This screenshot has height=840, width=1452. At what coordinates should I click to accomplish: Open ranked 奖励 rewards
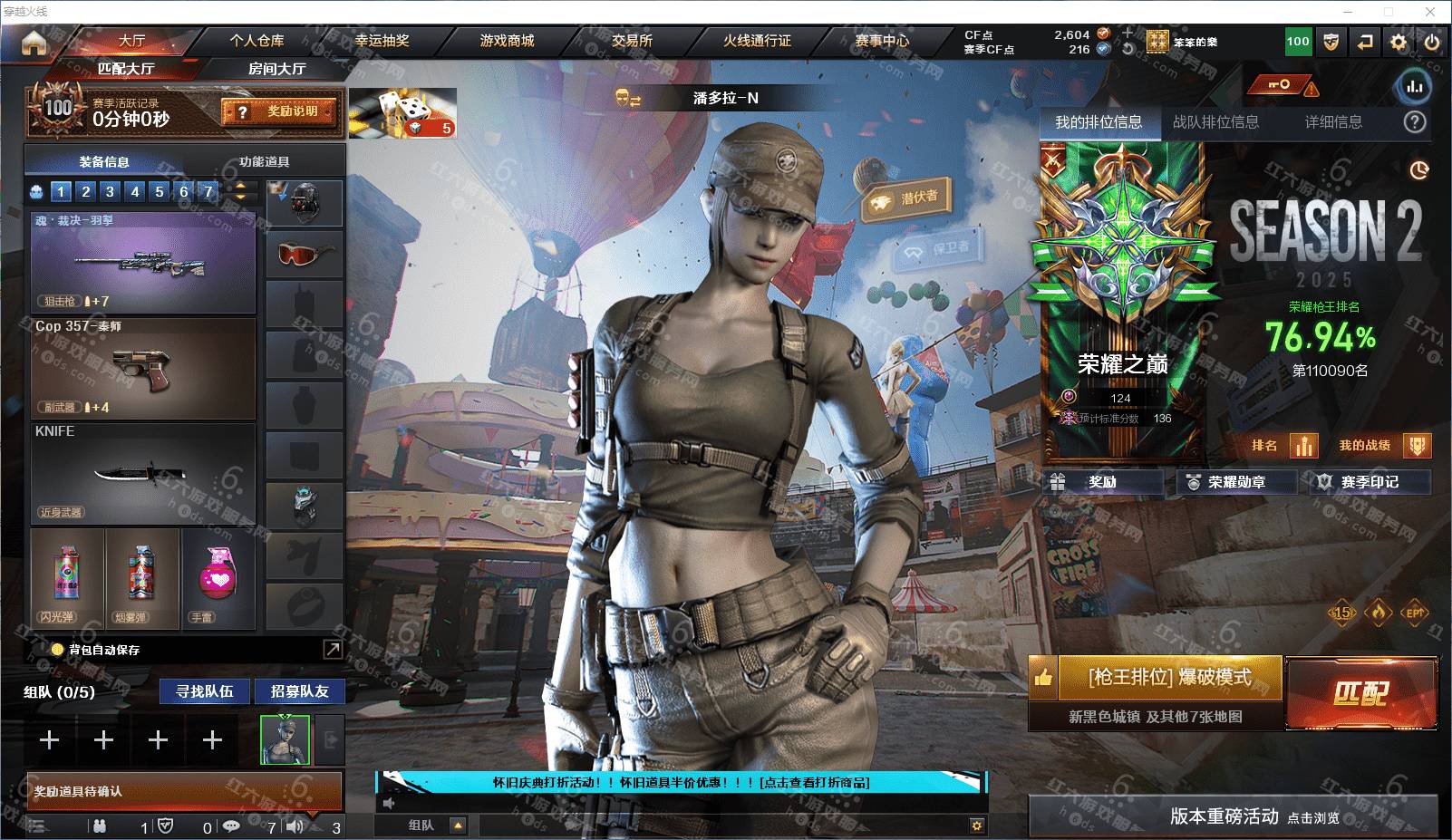[x=1102, y=482]
